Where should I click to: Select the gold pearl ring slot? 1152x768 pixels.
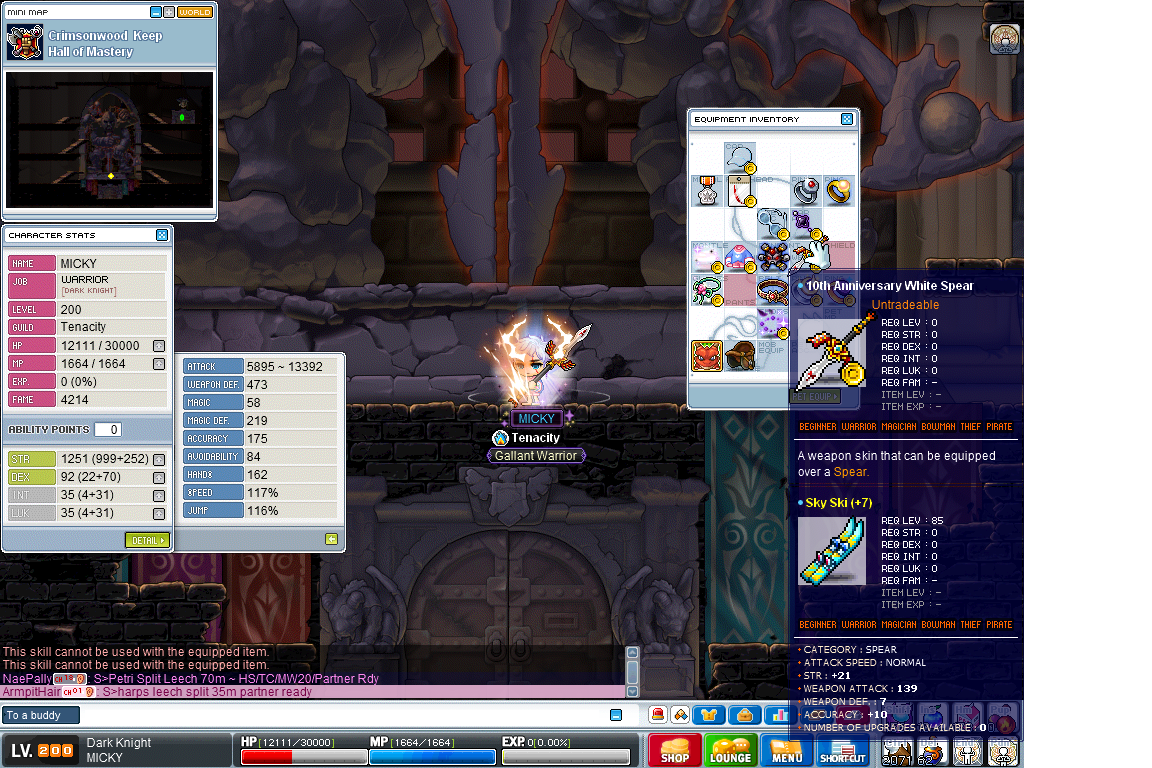coord(838,191)
